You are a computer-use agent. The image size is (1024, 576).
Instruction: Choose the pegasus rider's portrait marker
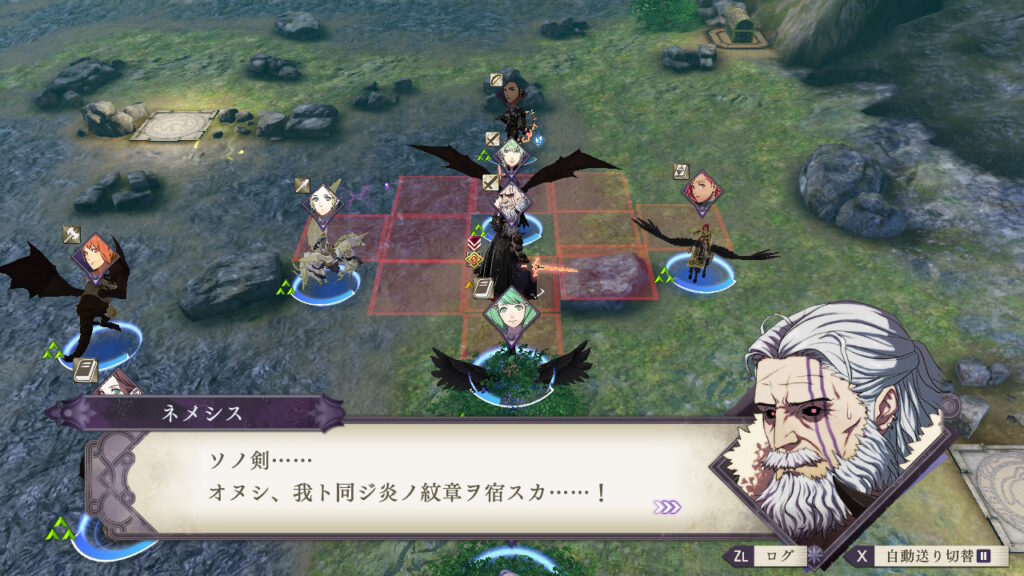[323, 201]
